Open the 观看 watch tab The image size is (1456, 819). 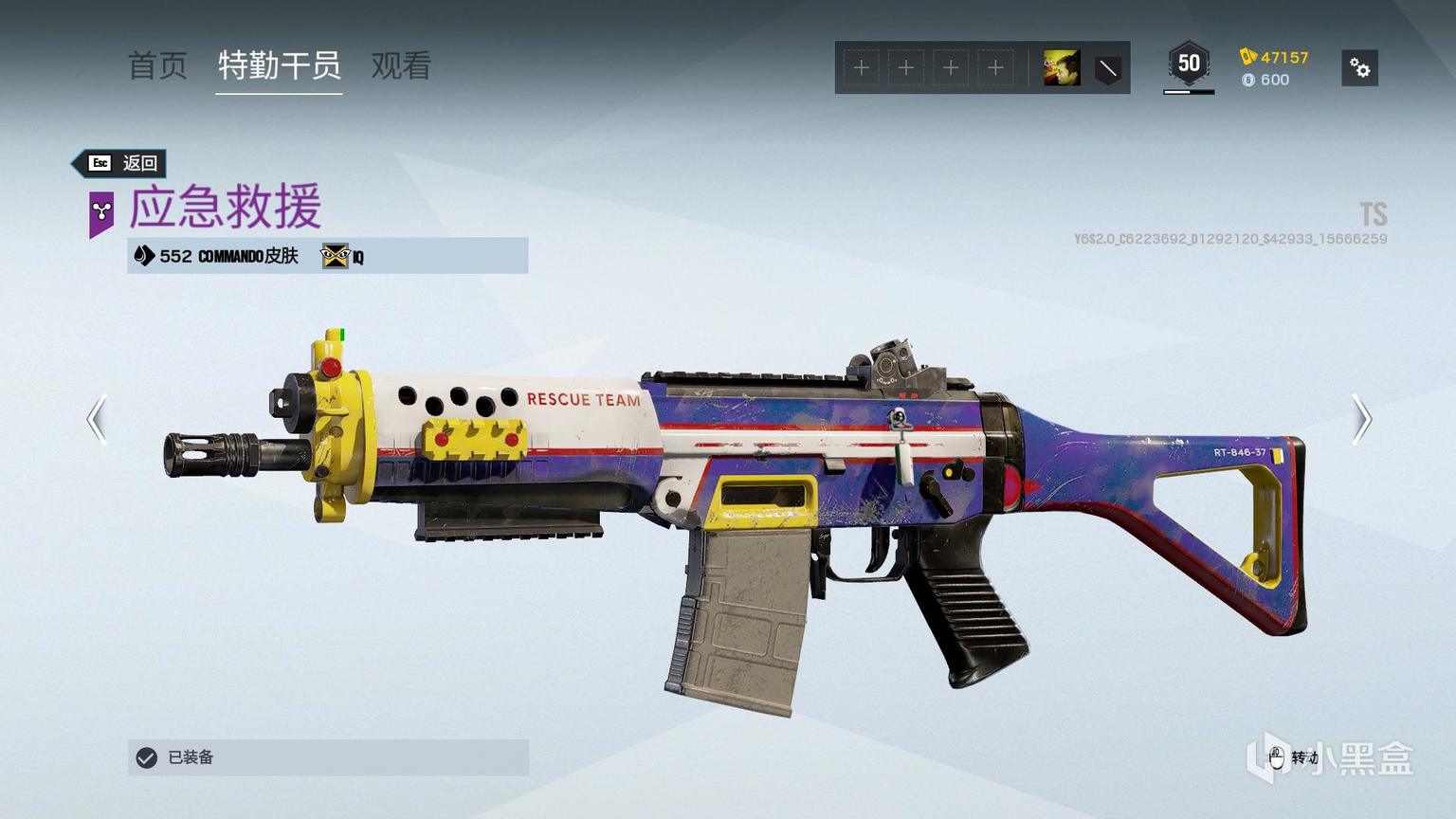coord(401,65)
